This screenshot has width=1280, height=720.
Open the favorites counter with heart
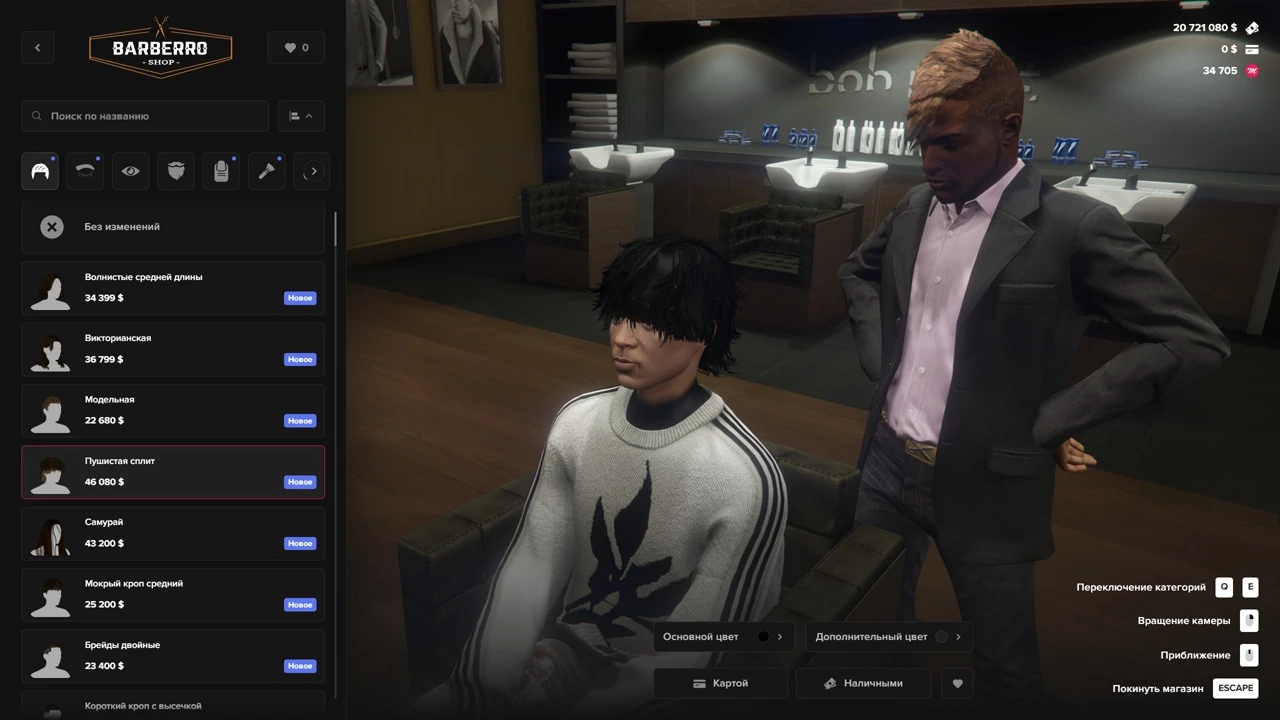pyautogui.click(x=296, y=47)
